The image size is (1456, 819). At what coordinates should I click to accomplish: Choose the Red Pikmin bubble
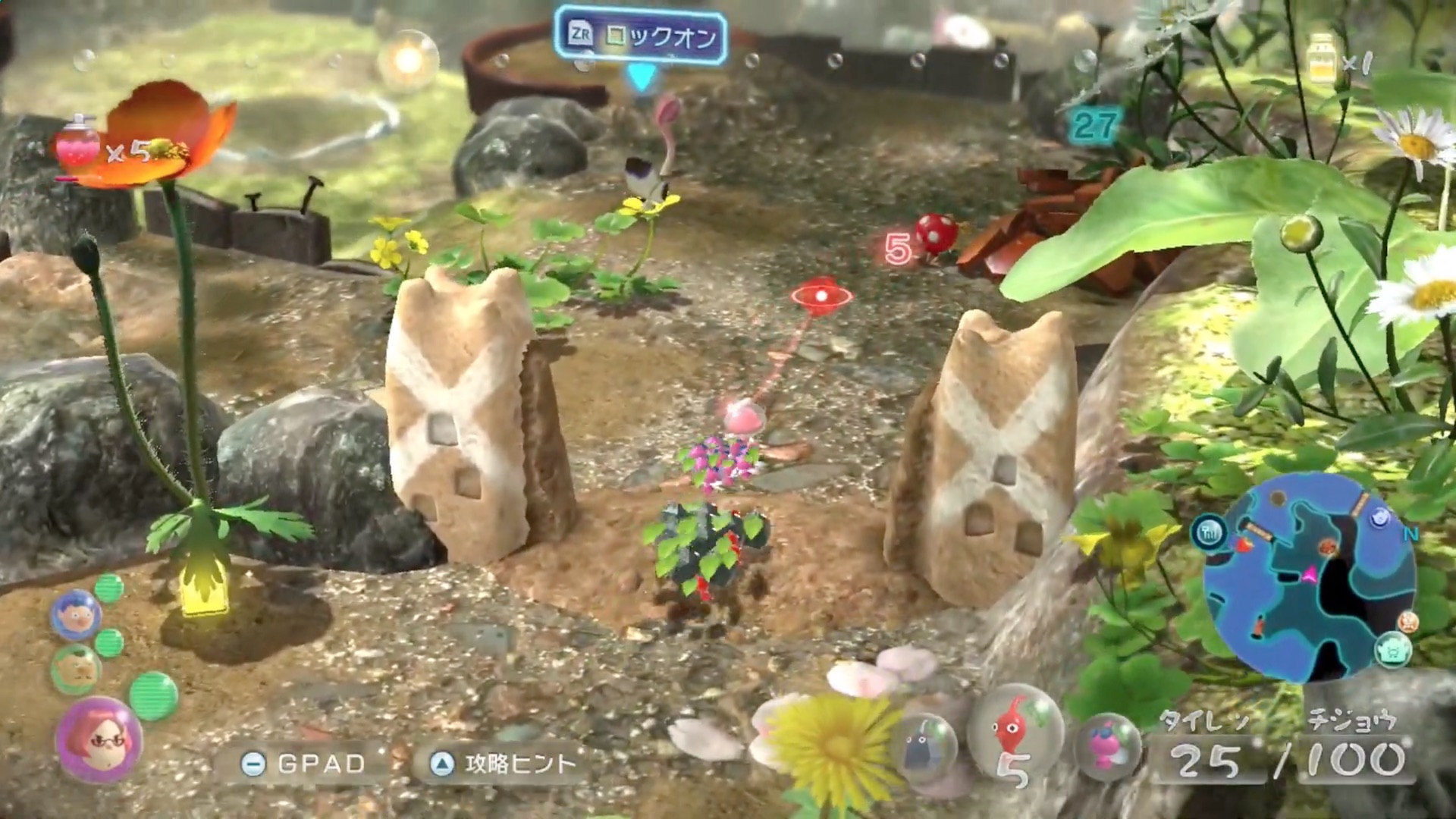click(x=1015, y=733)
